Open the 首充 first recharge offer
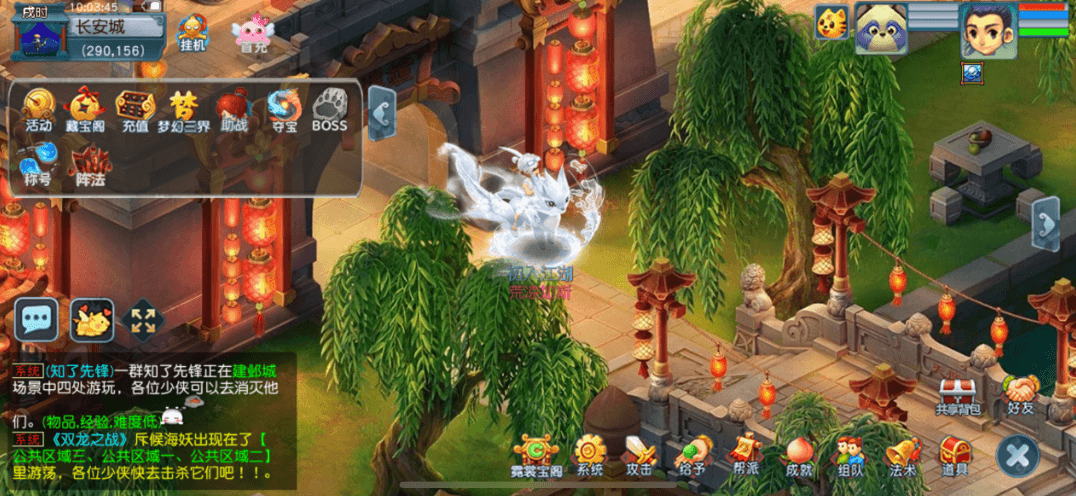 click(251, 31)
